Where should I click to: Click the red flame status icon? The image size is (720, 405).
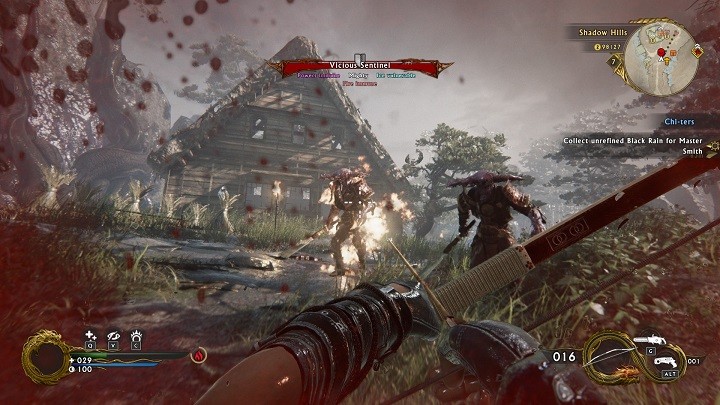coord(198,353)
